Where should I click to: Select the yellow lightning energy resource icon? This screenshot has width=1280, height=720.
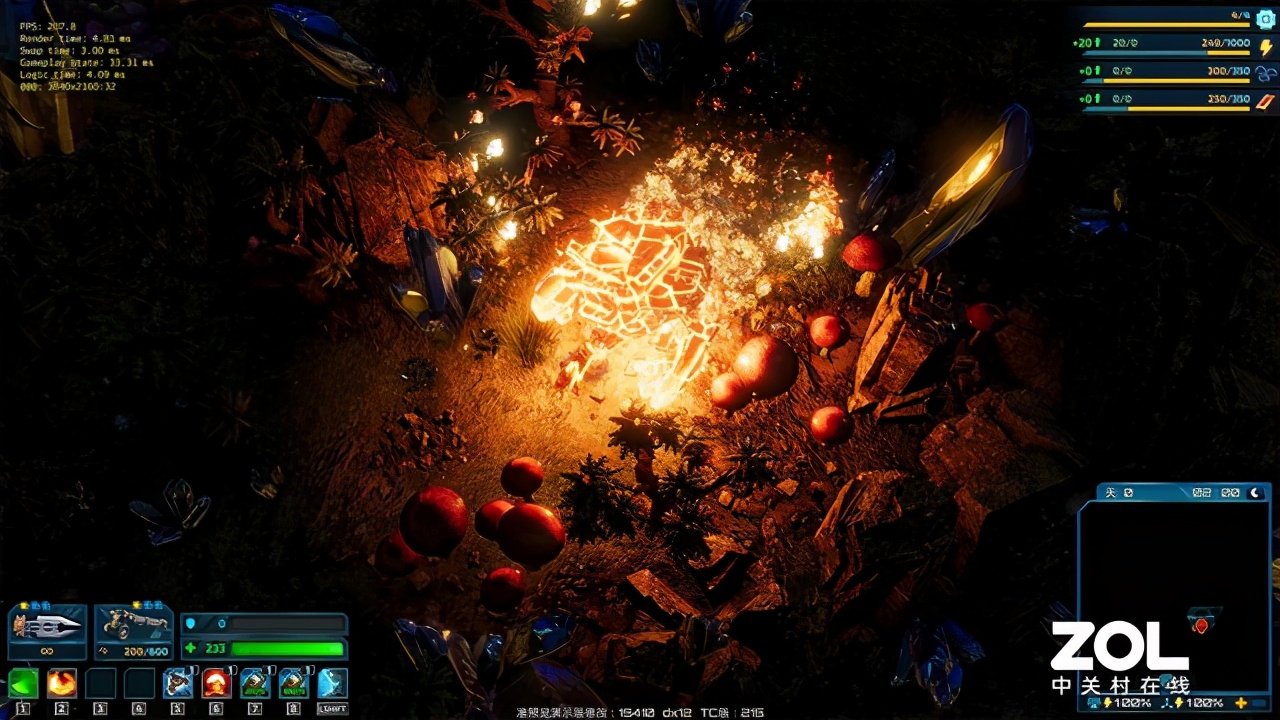(x=1266, y=47)
